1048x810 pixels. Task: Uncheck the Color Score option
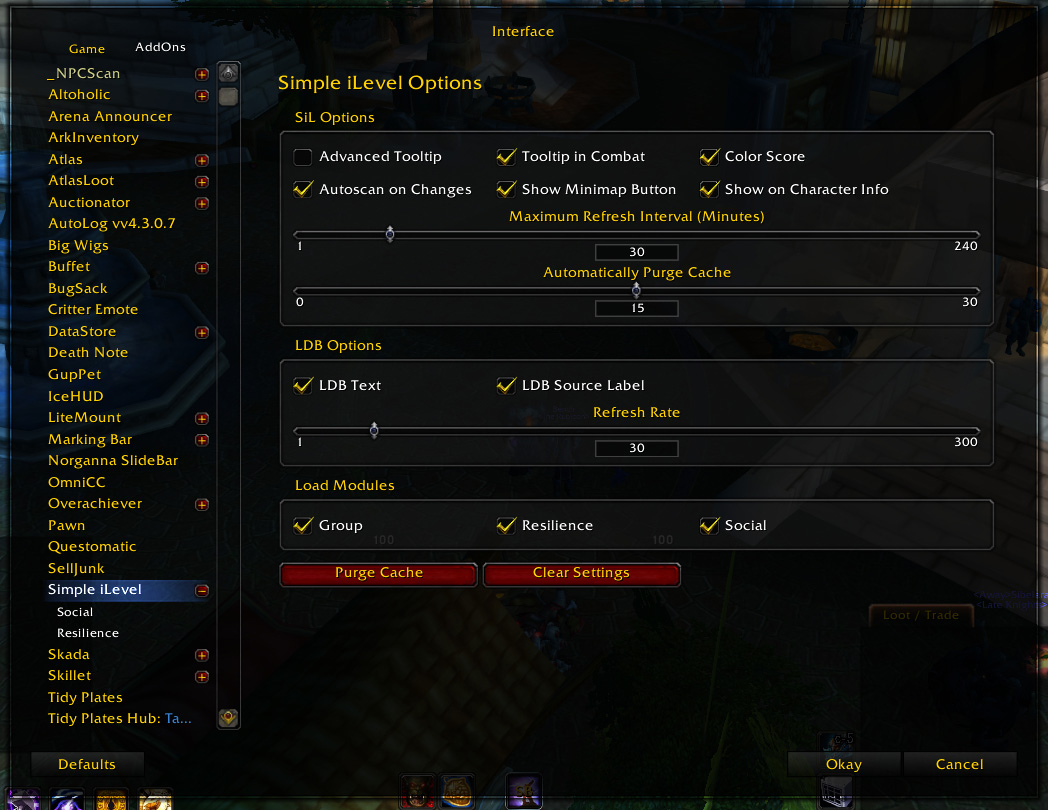(x=710, y=157)
